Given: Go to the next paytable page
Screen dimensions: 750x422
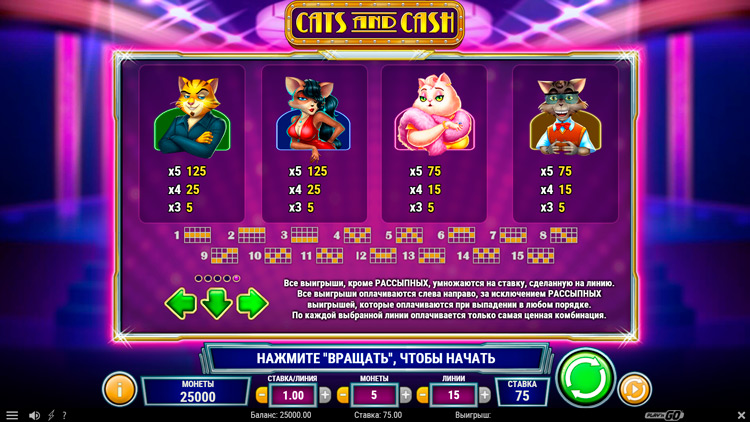Looking at the screenshot, I should pos(252,302).
